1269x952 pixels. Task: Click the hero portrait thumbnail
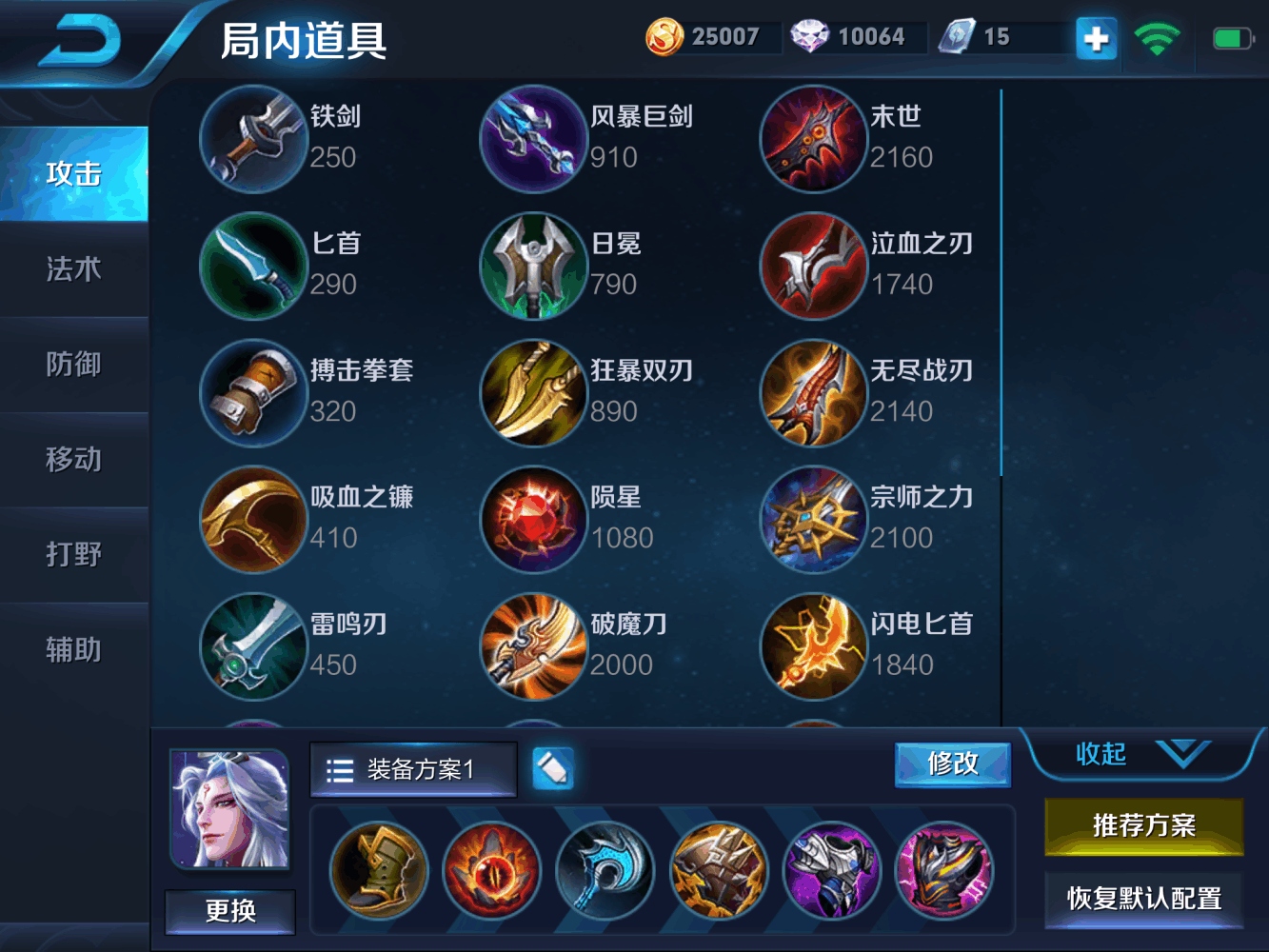pos(229,807)
